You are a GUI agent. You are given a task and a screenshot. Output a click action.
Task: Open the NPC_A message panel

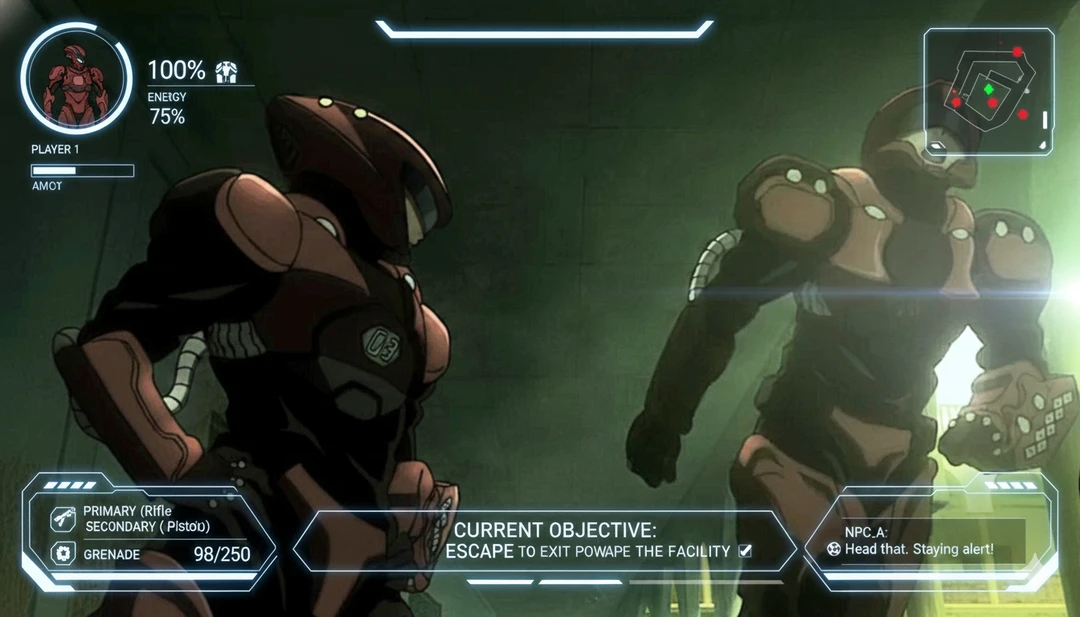930,541
